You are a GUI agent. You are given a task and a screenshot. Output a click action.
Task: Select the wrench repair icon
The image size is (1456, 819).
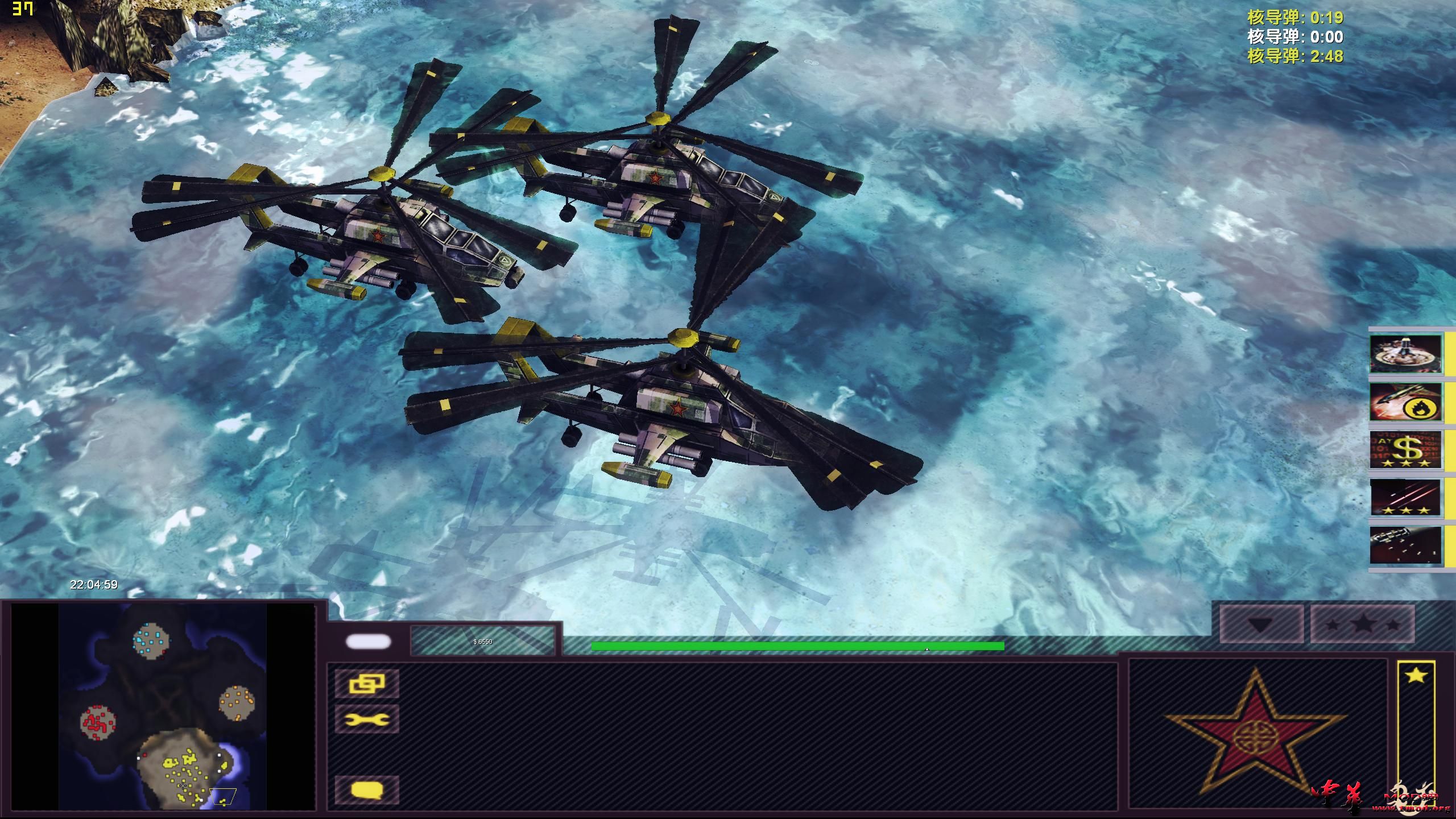pos(367,718)
